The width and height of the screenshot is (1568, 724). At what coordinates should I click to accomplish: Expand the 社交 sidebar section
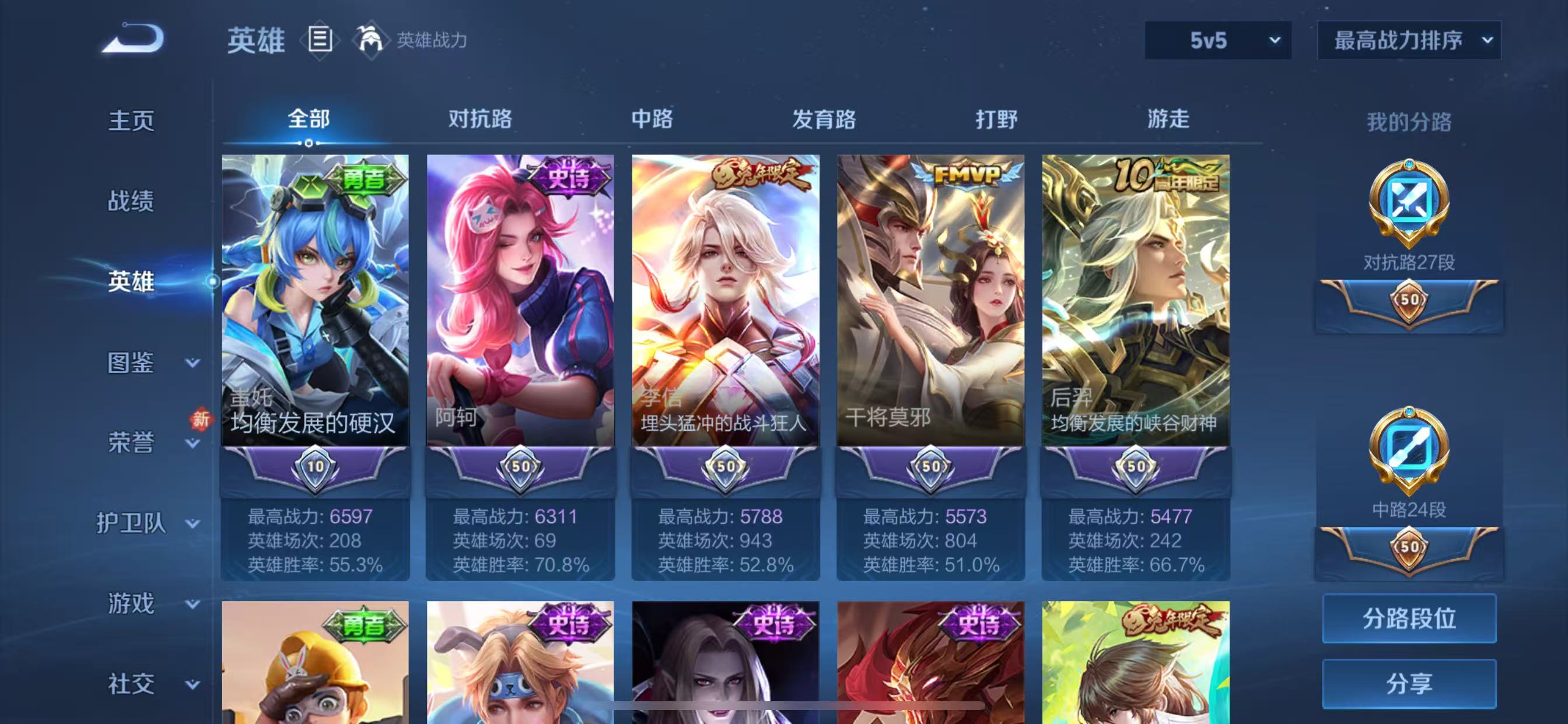[x=130, y=683]
